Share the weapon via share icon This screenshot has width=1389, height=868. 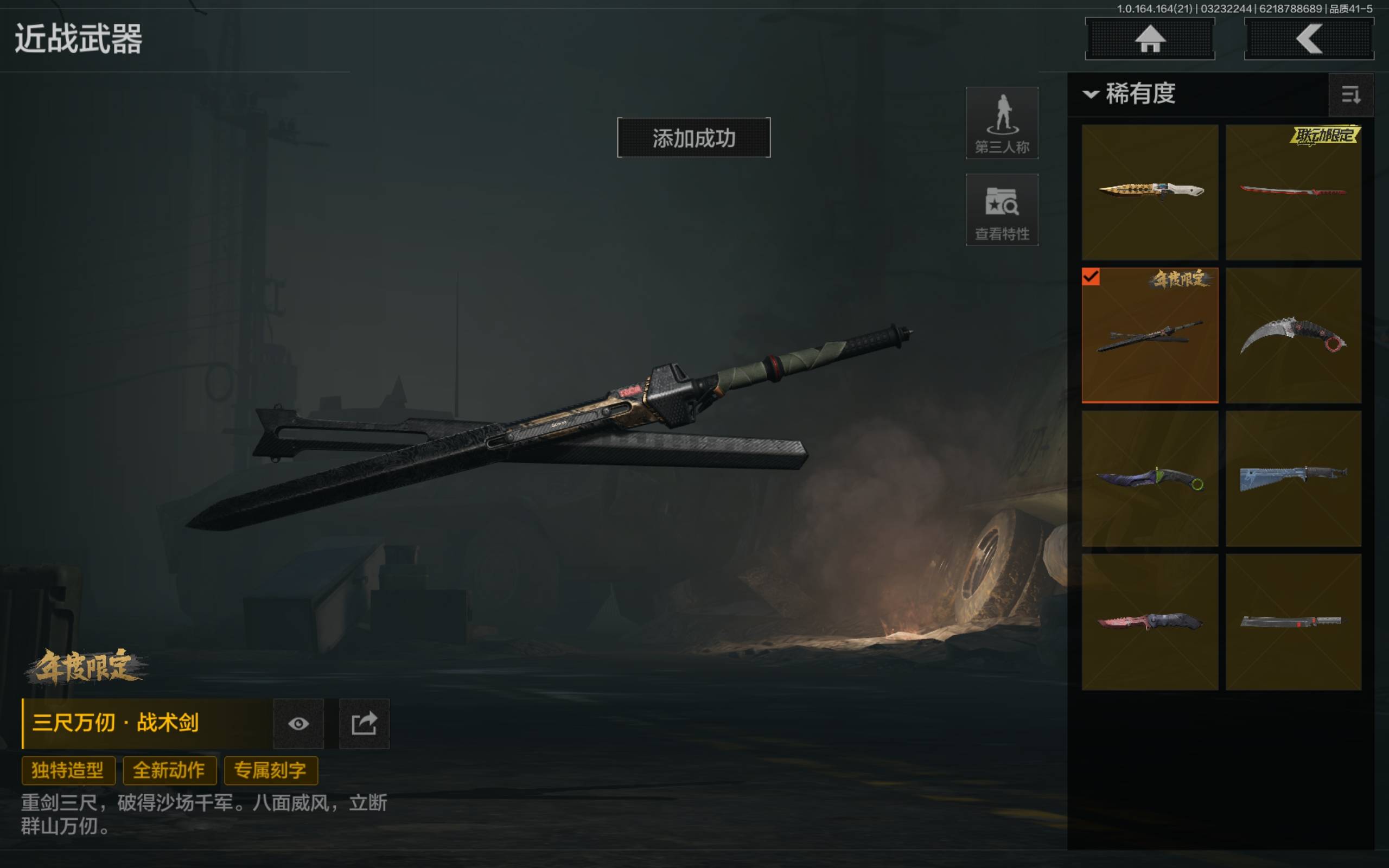[x=364, y=723]
